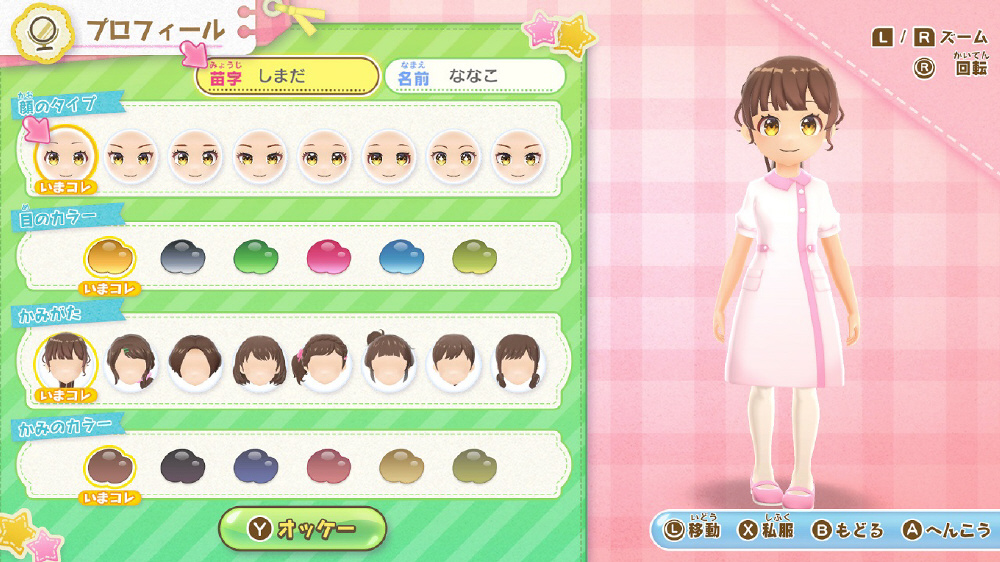Select the top bun hairstyle
Image resolution: width=1000 pixels, height=562 pixels.
(x=390, y=361)
